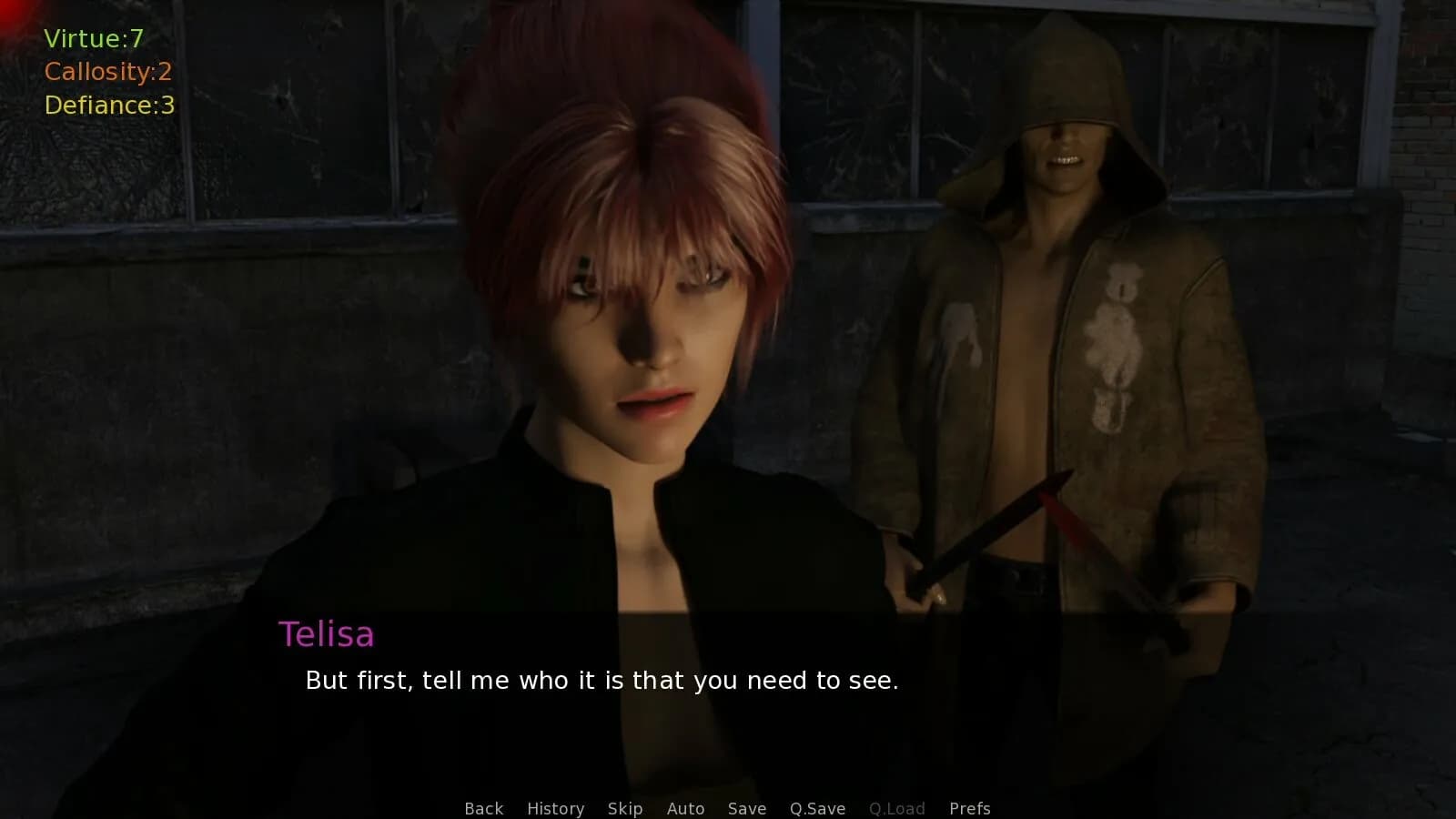The width and height of the screenshot is (1456, 819).
Task: Click the Defiance:3 stat indicator
Action: 108,105
